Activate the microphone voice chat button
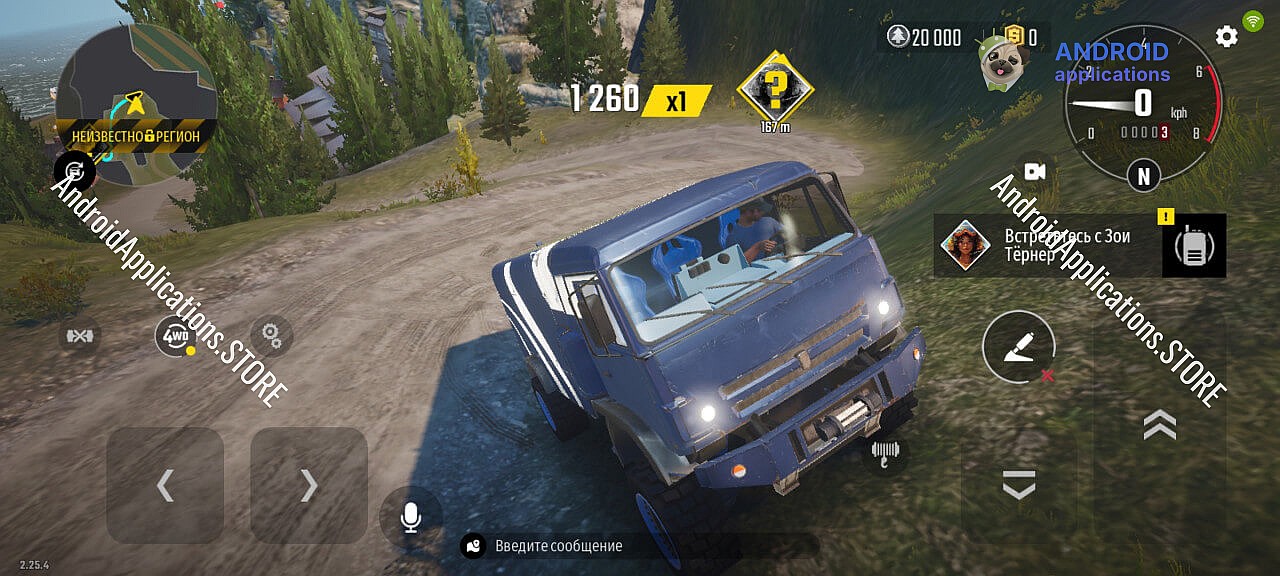This screenshot has height=576, width=1280. pos(410,517)
